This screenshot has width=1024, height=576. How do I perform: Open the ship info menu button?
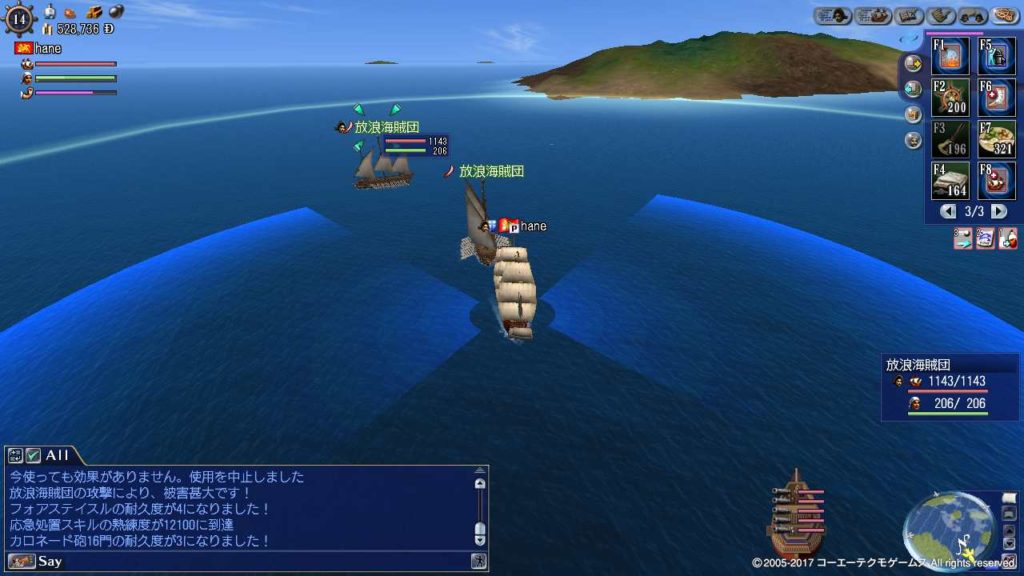pos(872,15)
